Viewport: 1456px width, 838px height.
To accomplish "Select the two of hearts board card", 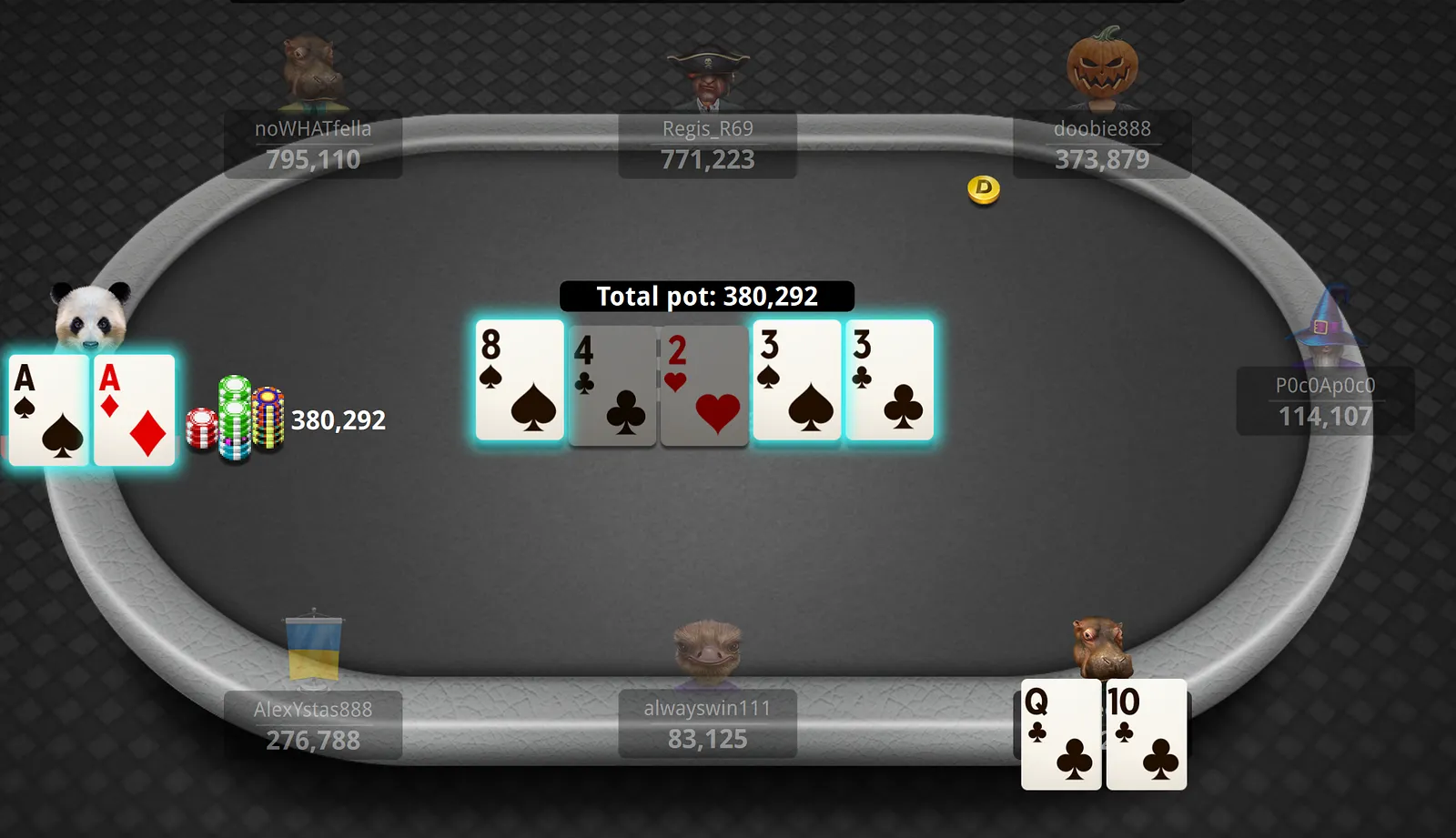I will point(704,386).
